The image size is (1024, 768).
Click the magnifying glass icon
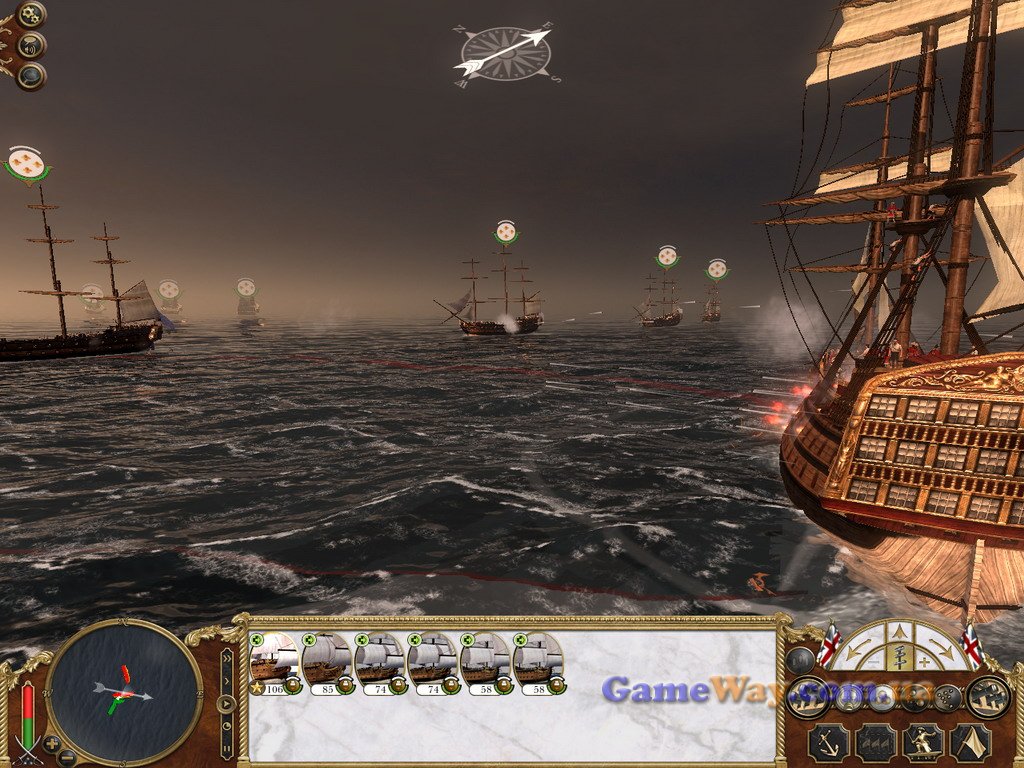[x=31, y=75]
